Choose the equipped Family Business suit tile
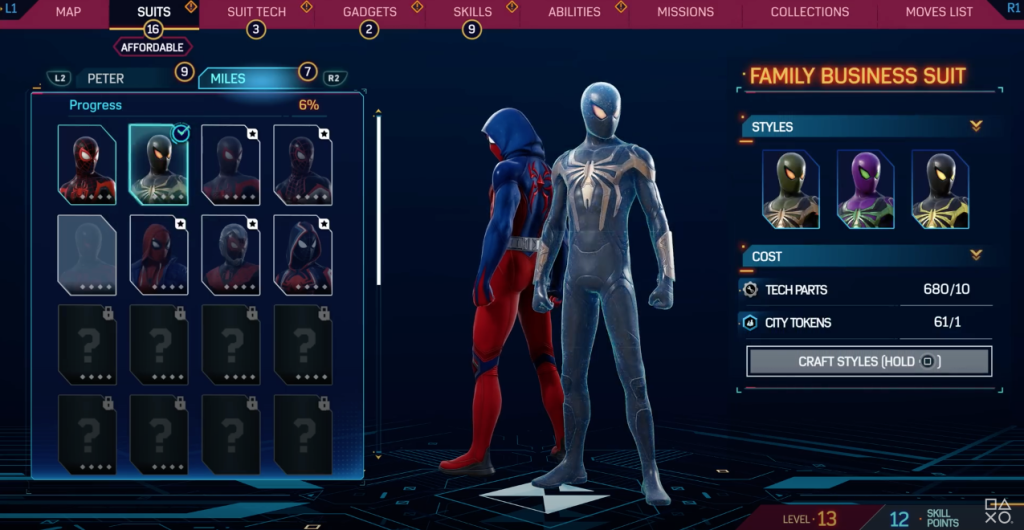This screenshot has width=1024, height=530. (x=158, y=164)
